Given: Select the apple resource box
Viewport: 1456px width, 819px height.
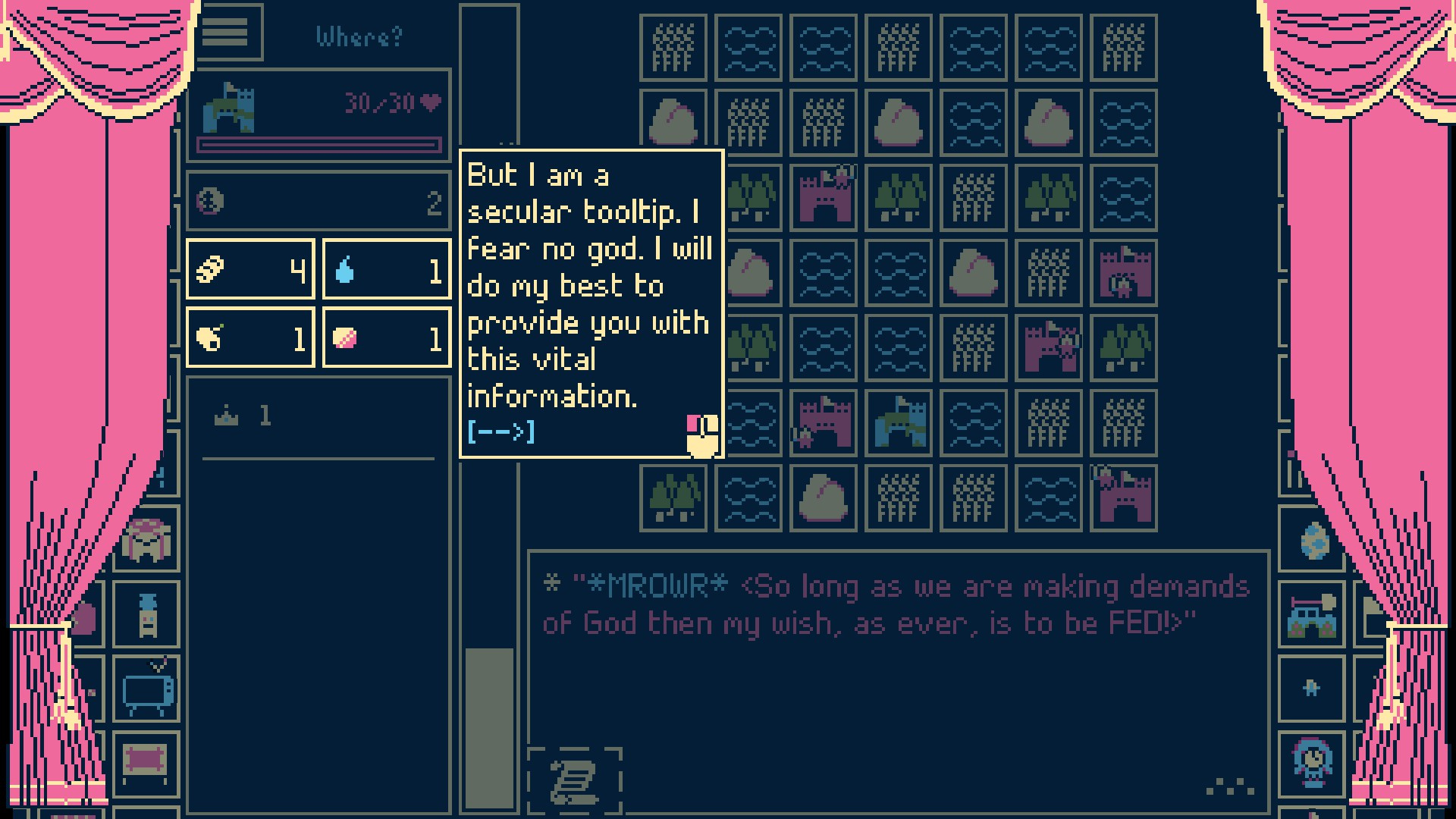Looking at the screenshot, I should (250, 337).
